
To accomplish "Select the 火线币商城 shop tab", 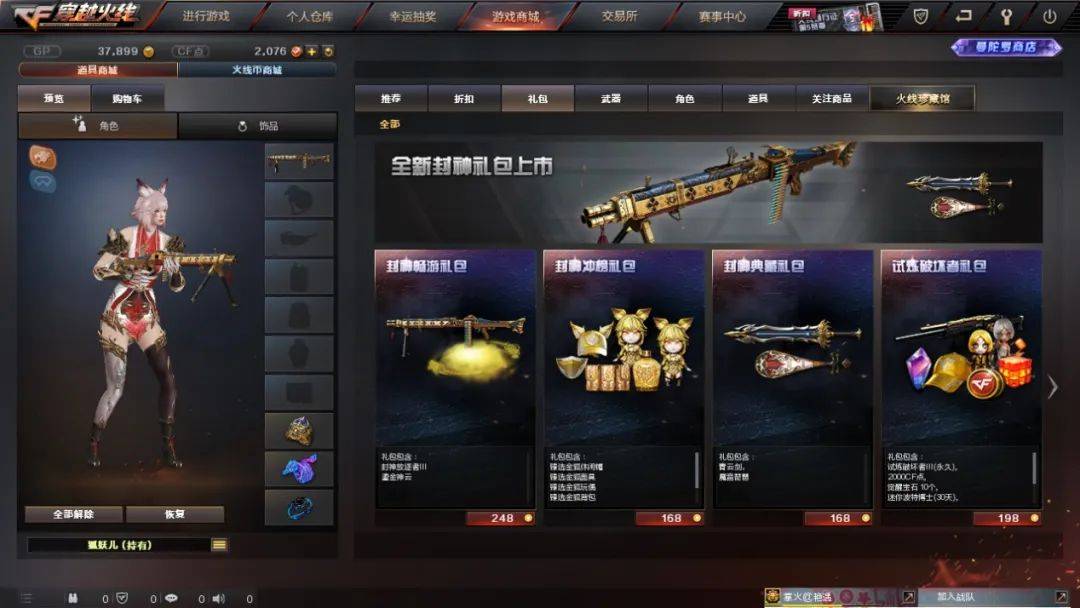I will 257,70.
